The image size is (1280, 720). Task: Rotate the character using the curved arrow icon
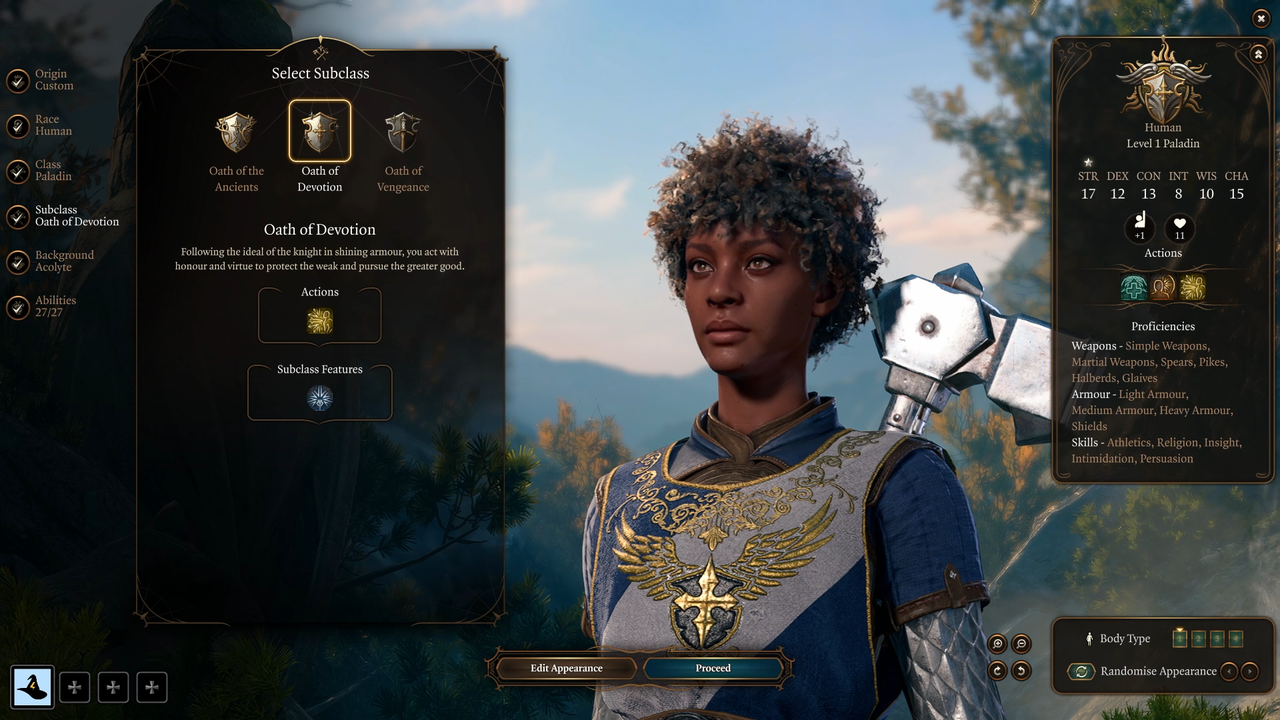click(995, 671)
